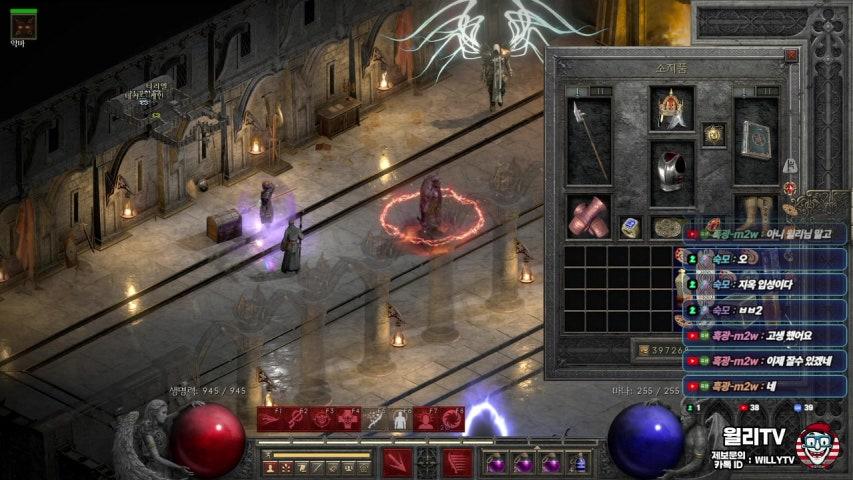This screenshot has height=480, width=853.
Task: Select the equipped pink gloves
Action: click(x=589, y=216)
